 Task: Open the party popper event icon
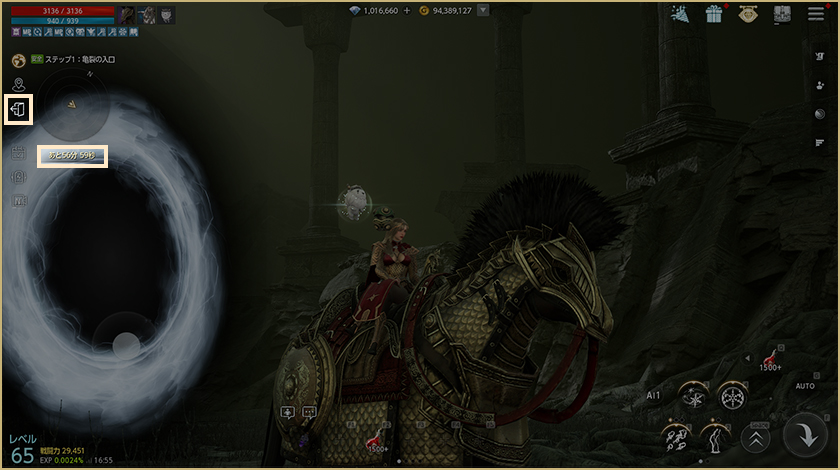click(679, 15)
